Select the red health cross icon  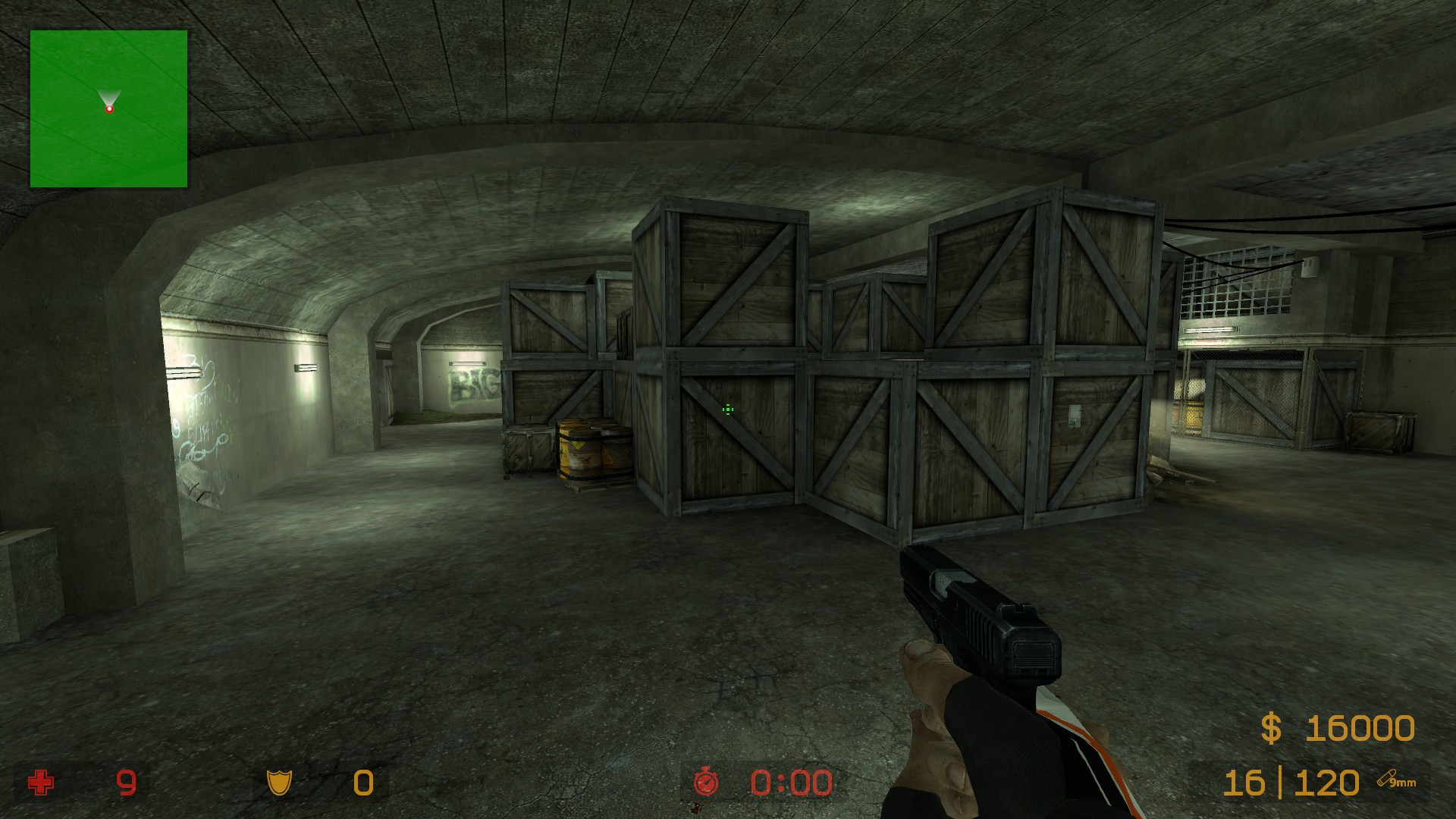coord(41,782)
